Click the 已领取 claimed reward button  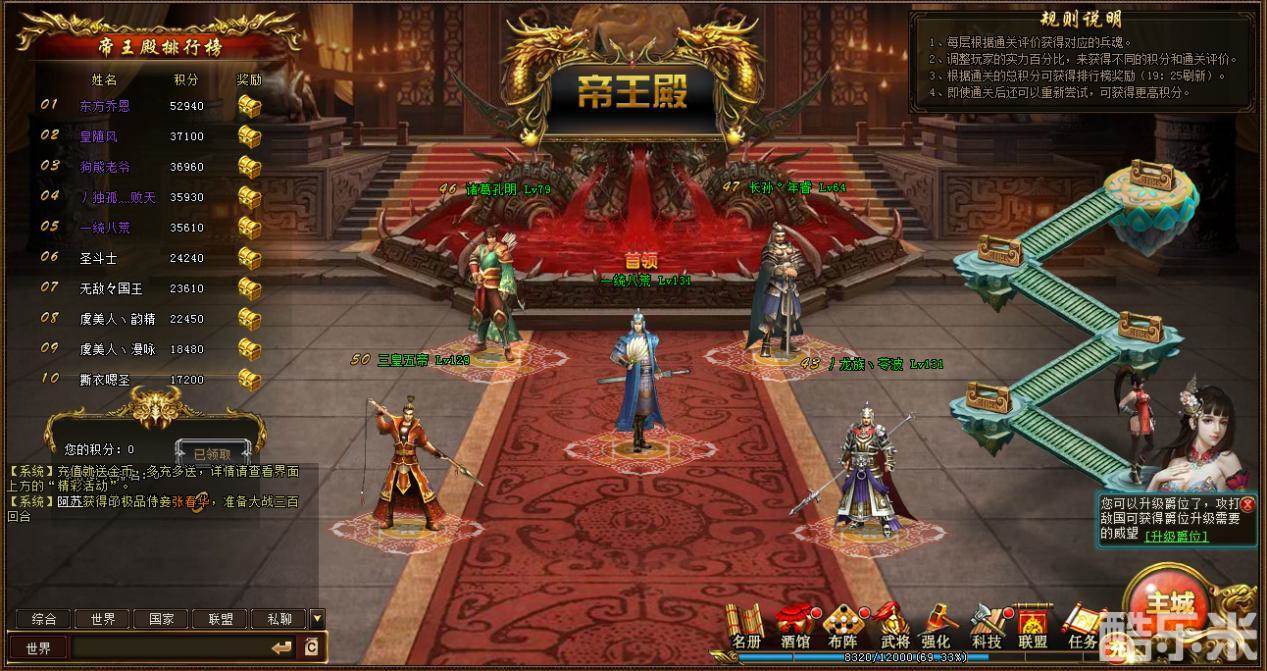[212, 452]
